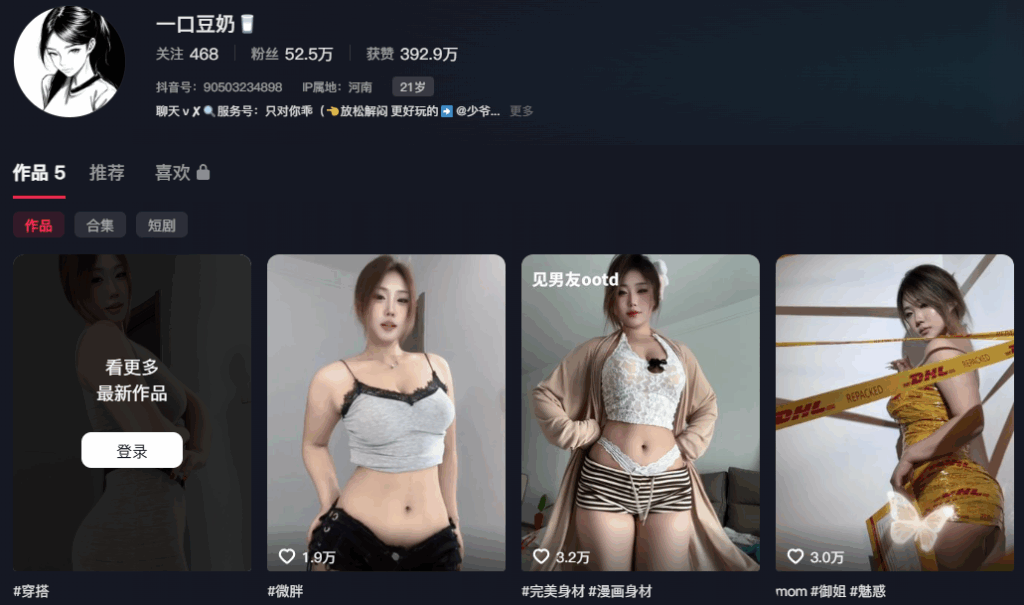This screenshot has height=605, width=1024.
Task: Open the locked 喜欢 tab
Action: pyautogui.click(x=182, y=173)
